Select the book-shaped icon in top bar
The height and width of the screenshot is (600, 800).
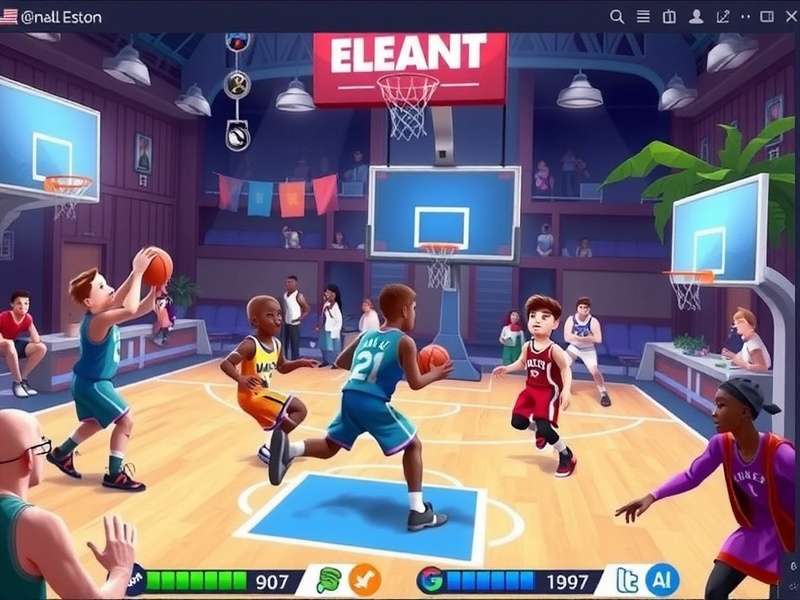(670, 16)
